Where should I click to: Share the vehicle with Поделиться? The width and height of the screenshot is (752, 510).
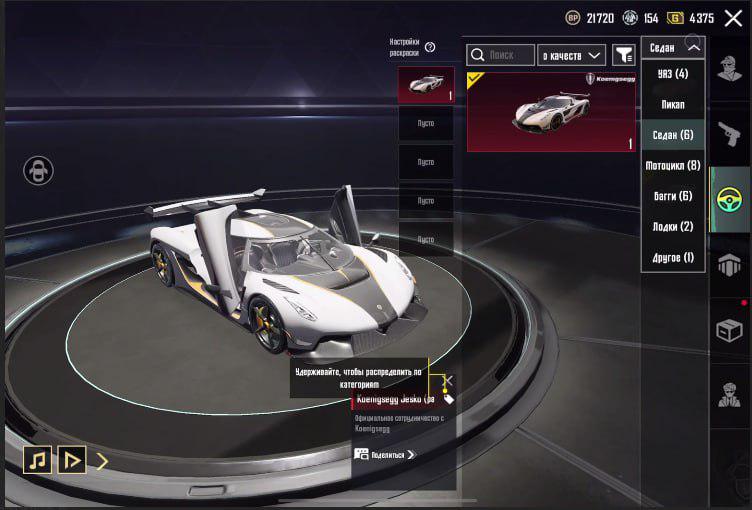tap(385, 454)
